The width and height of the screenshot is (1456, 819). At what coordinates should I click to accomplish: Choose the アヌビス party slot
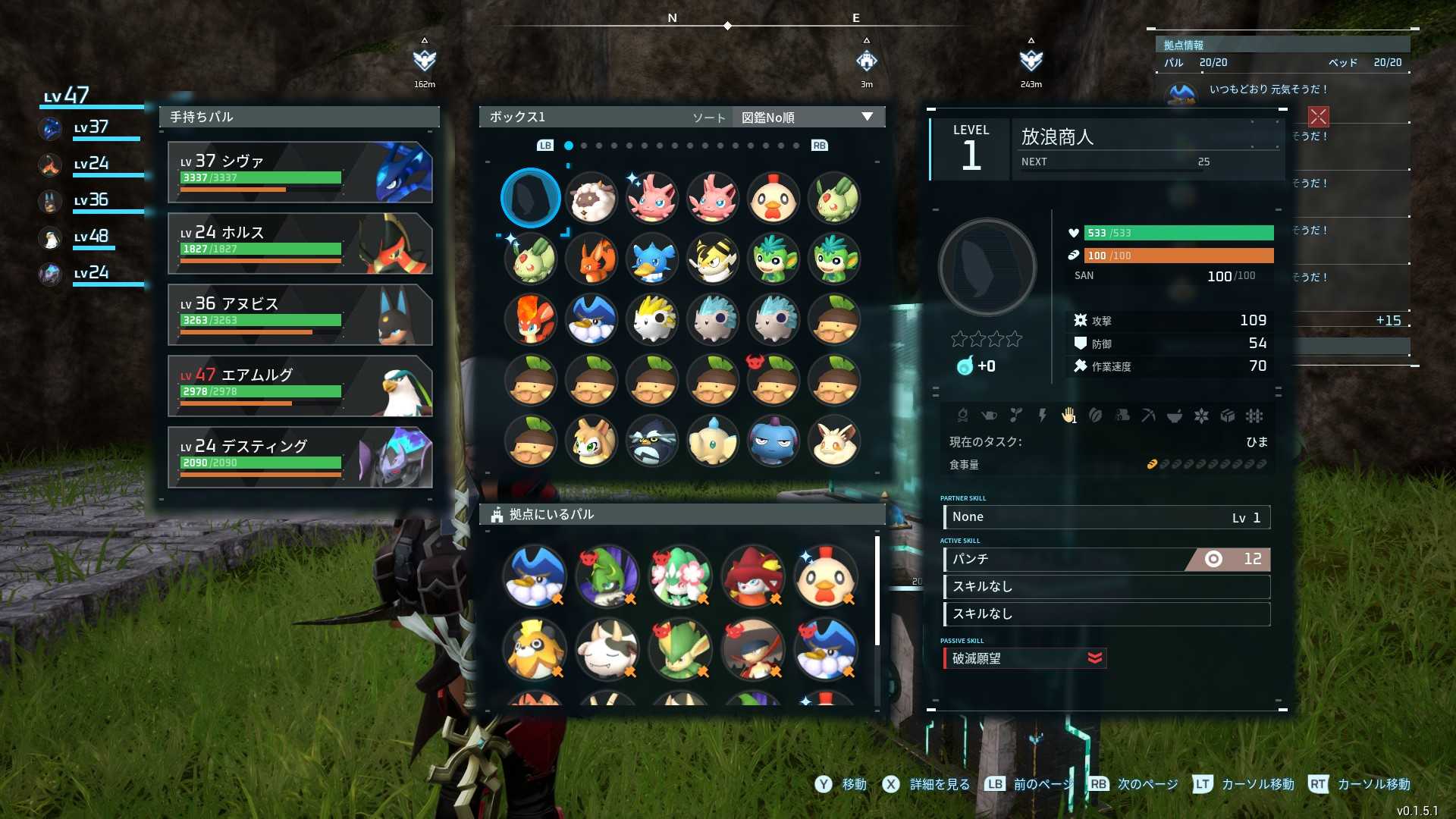(300, 315)
